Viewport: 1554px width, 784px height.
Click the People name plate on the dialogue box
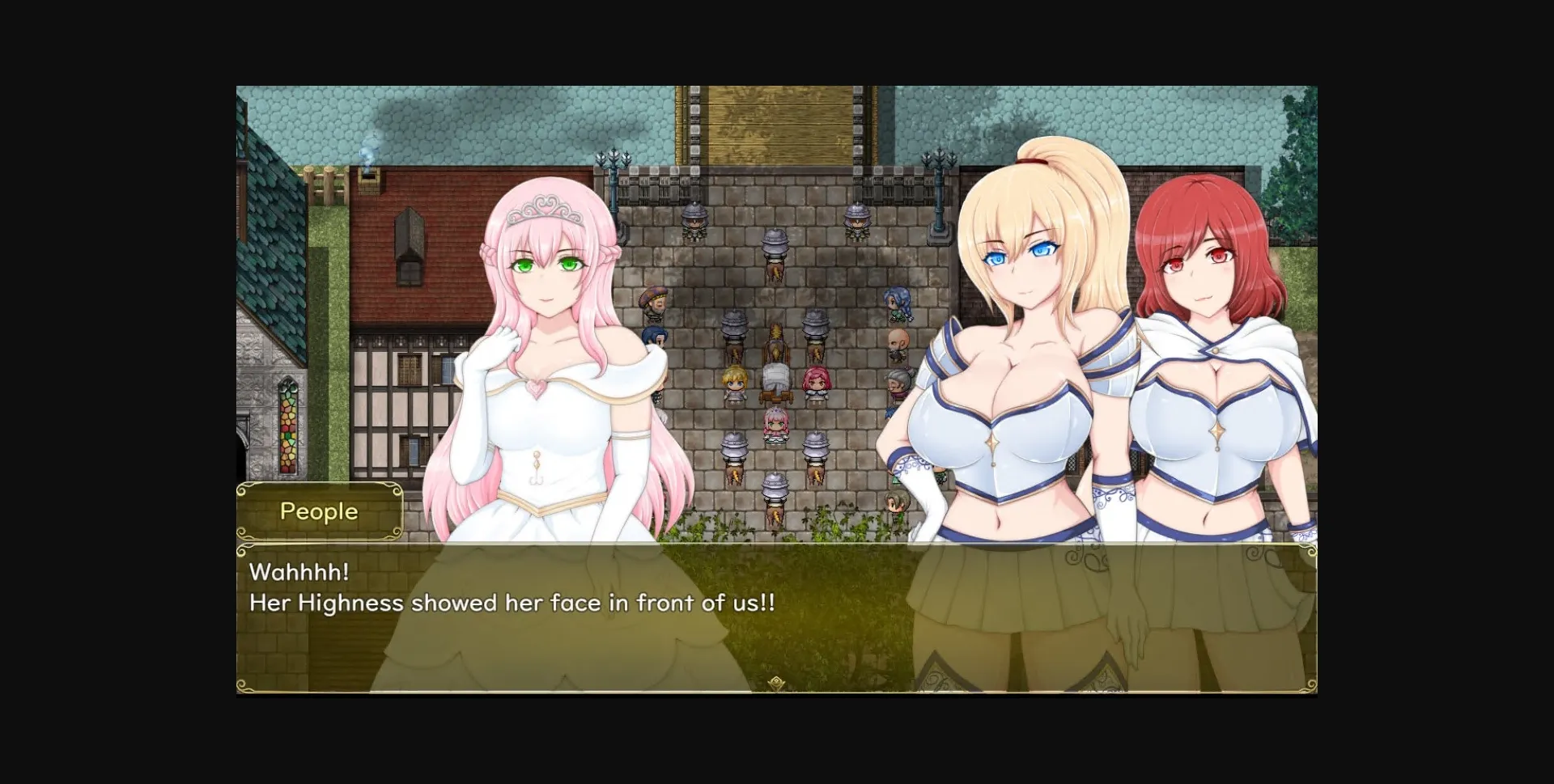320,511
